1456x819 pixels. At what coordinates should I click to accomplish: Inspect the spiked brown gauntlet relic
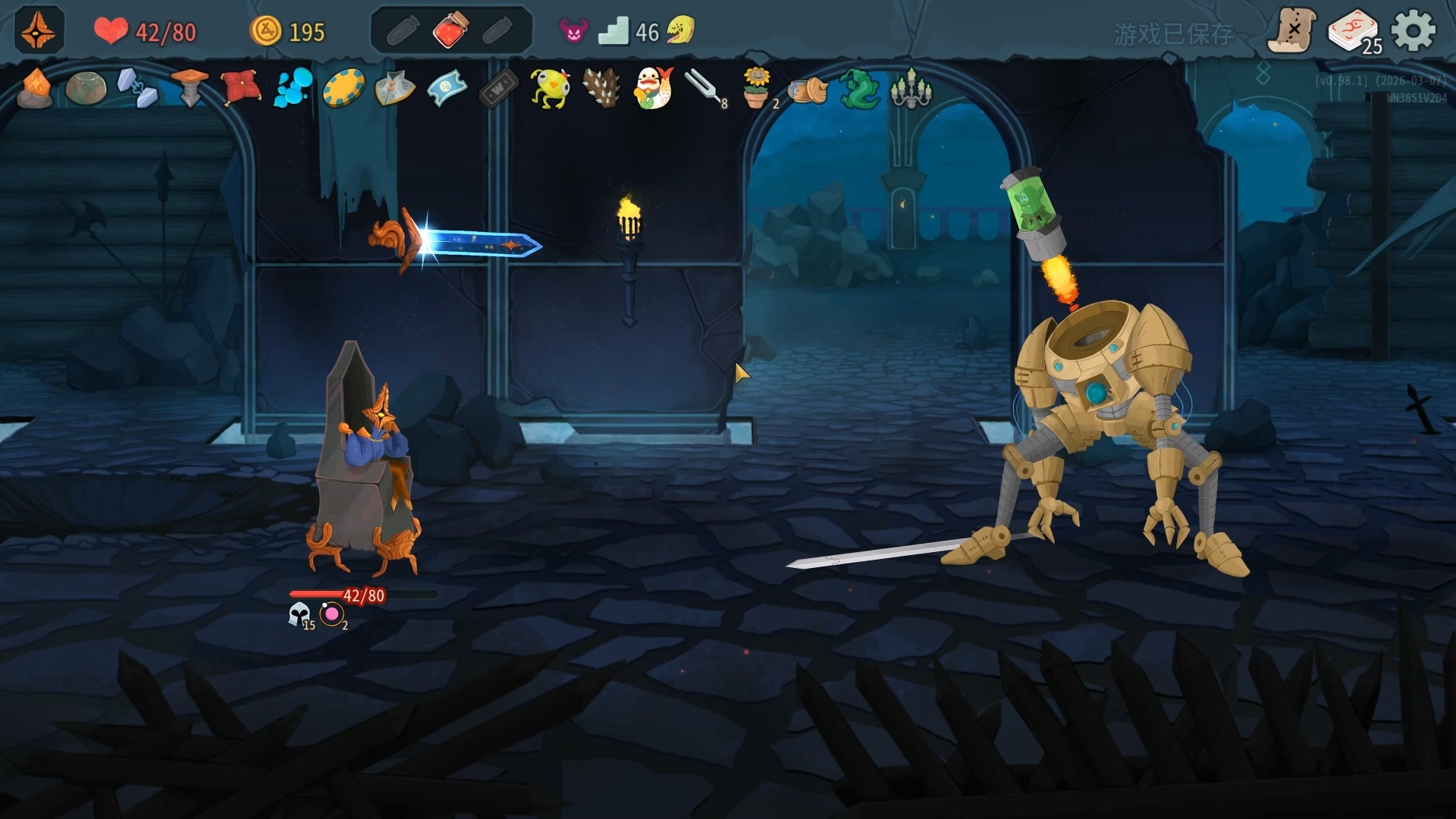[602, 89]
